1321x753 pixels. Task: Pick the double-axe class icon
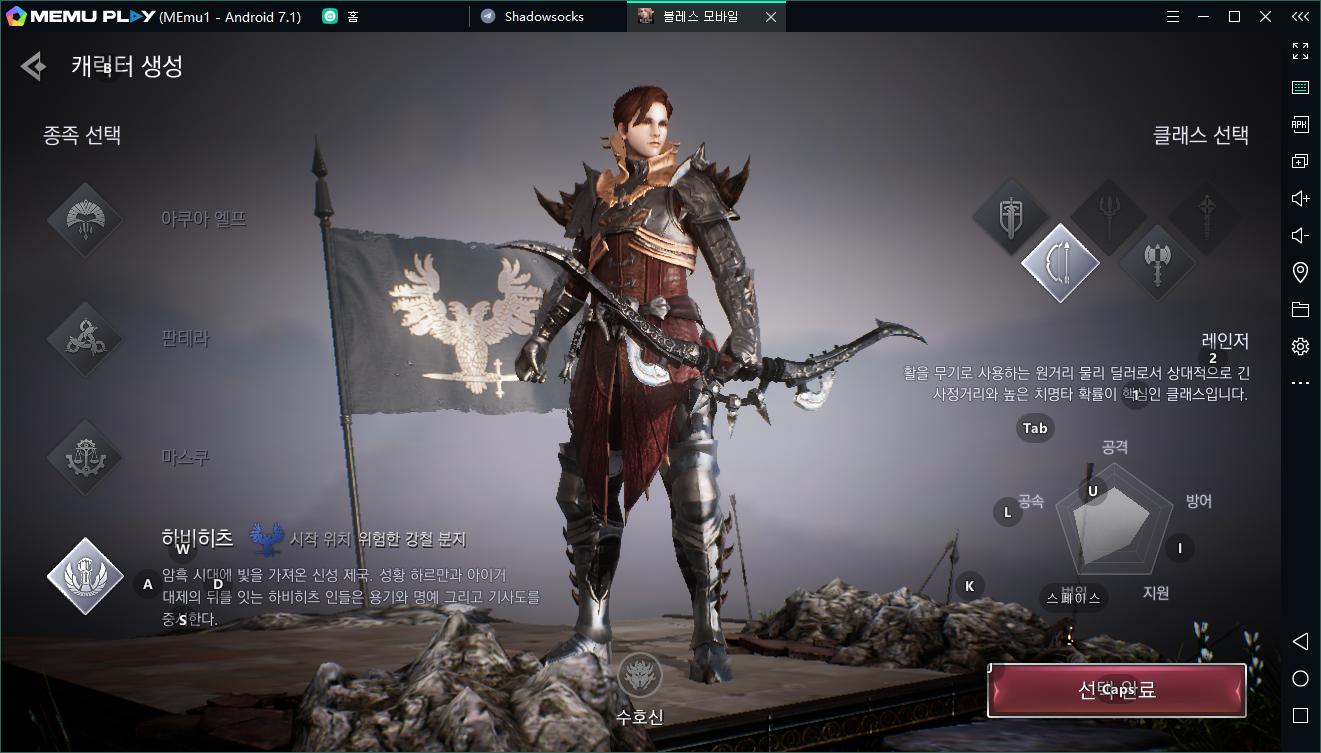[1157, 263]
